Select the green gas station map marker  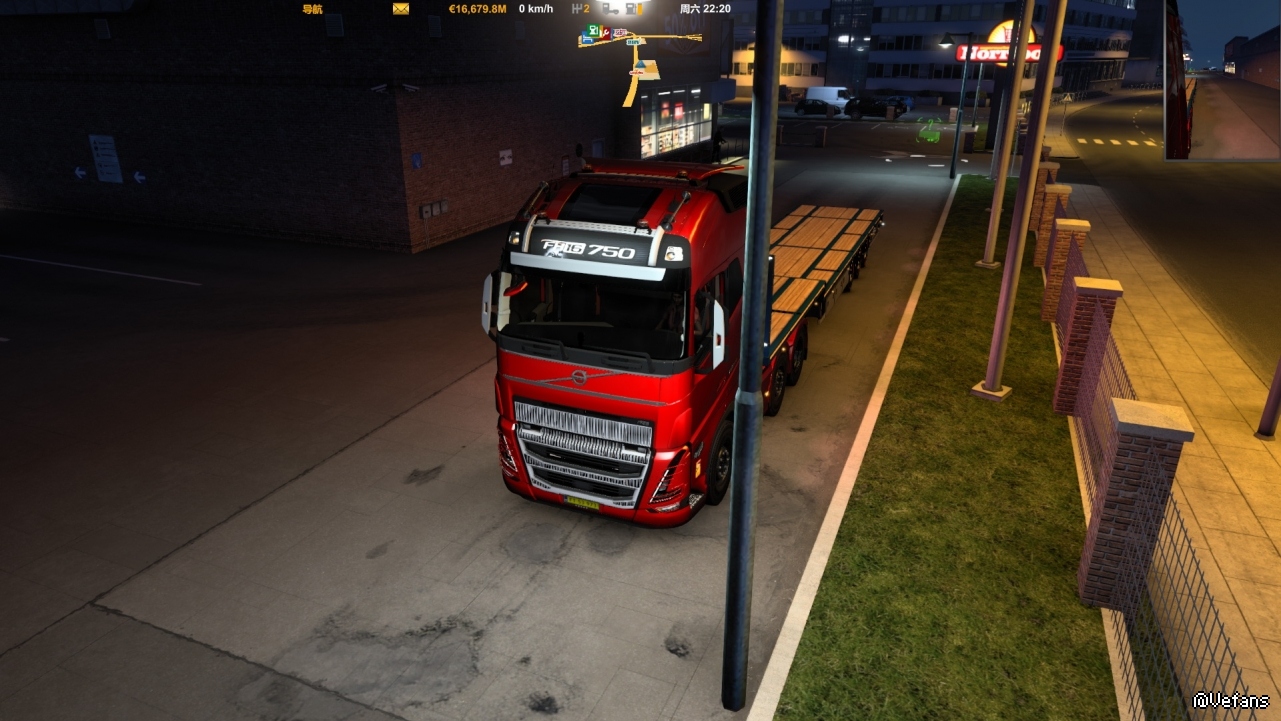point(593,30)
